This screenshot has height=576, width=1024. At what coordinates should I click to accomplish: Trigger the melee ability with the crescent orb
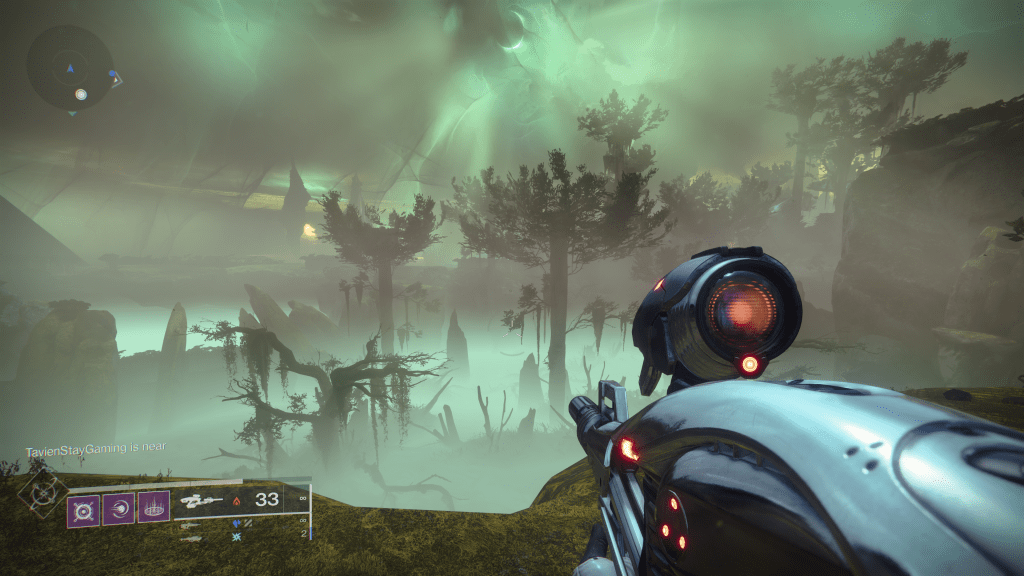(x=118, y=508)
